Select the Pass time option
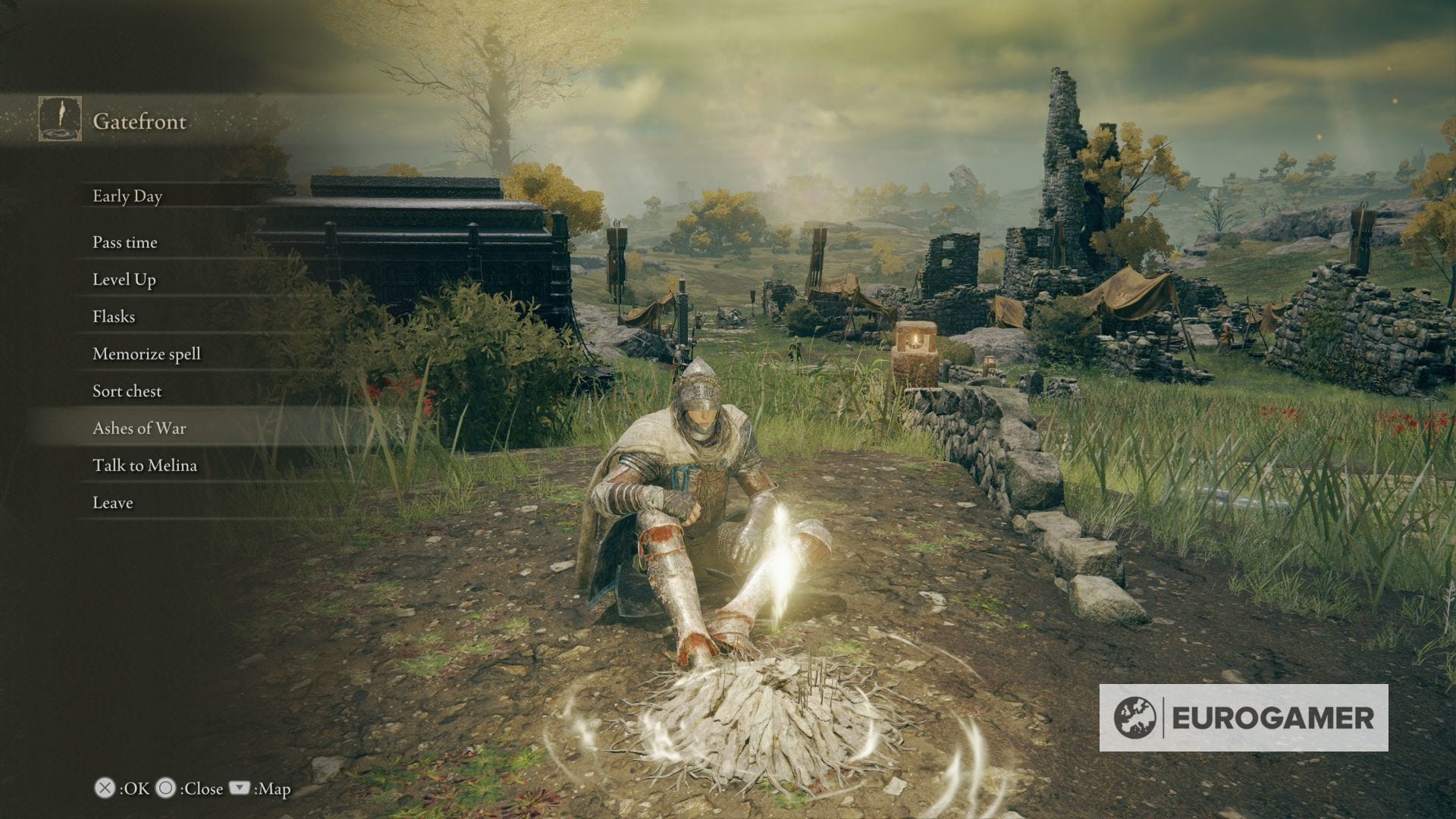This screenshot has width=1456, height=819. coord(124,242)
